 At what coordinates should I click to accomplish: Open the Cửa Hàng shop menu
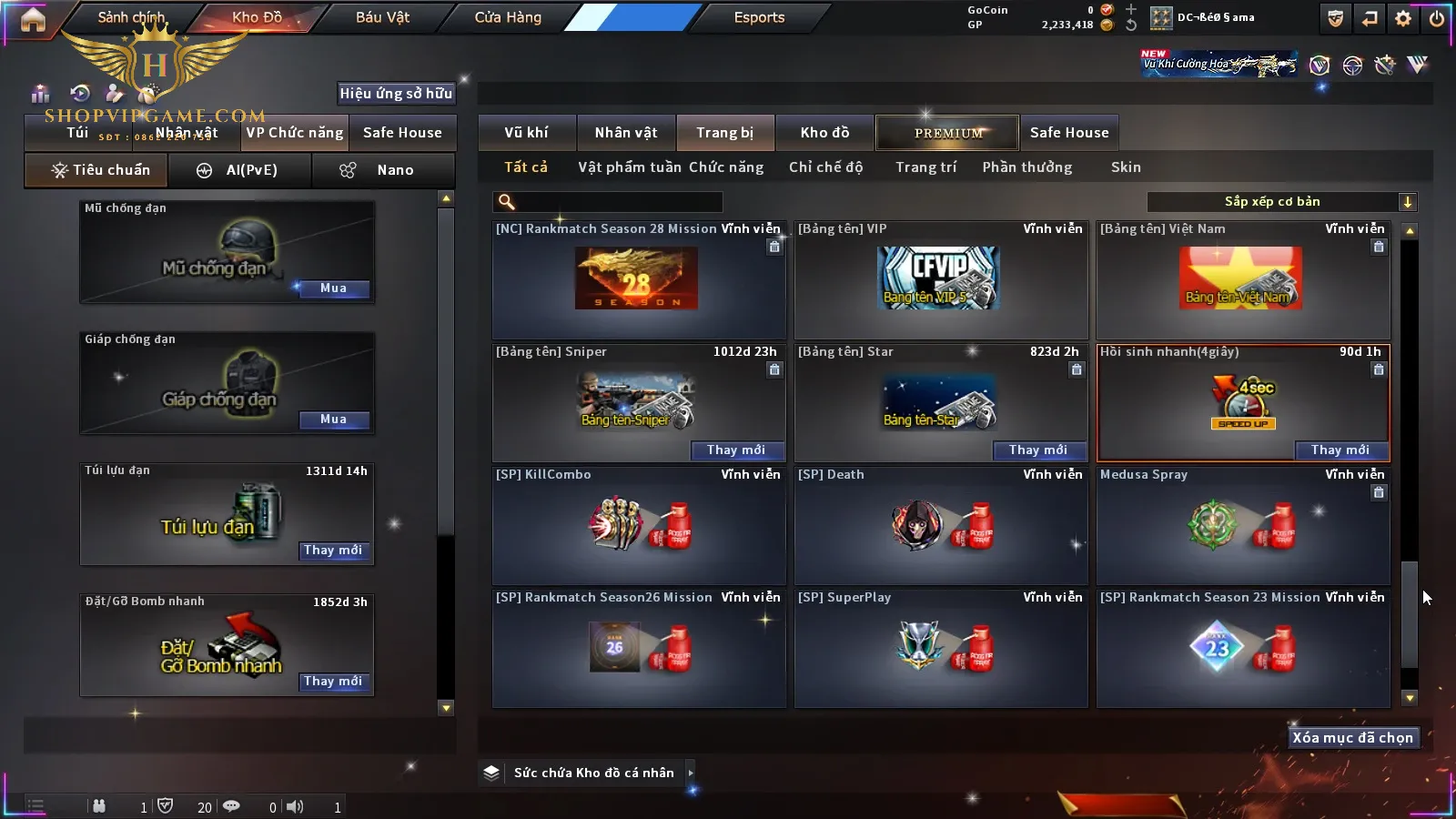point(508,17)
